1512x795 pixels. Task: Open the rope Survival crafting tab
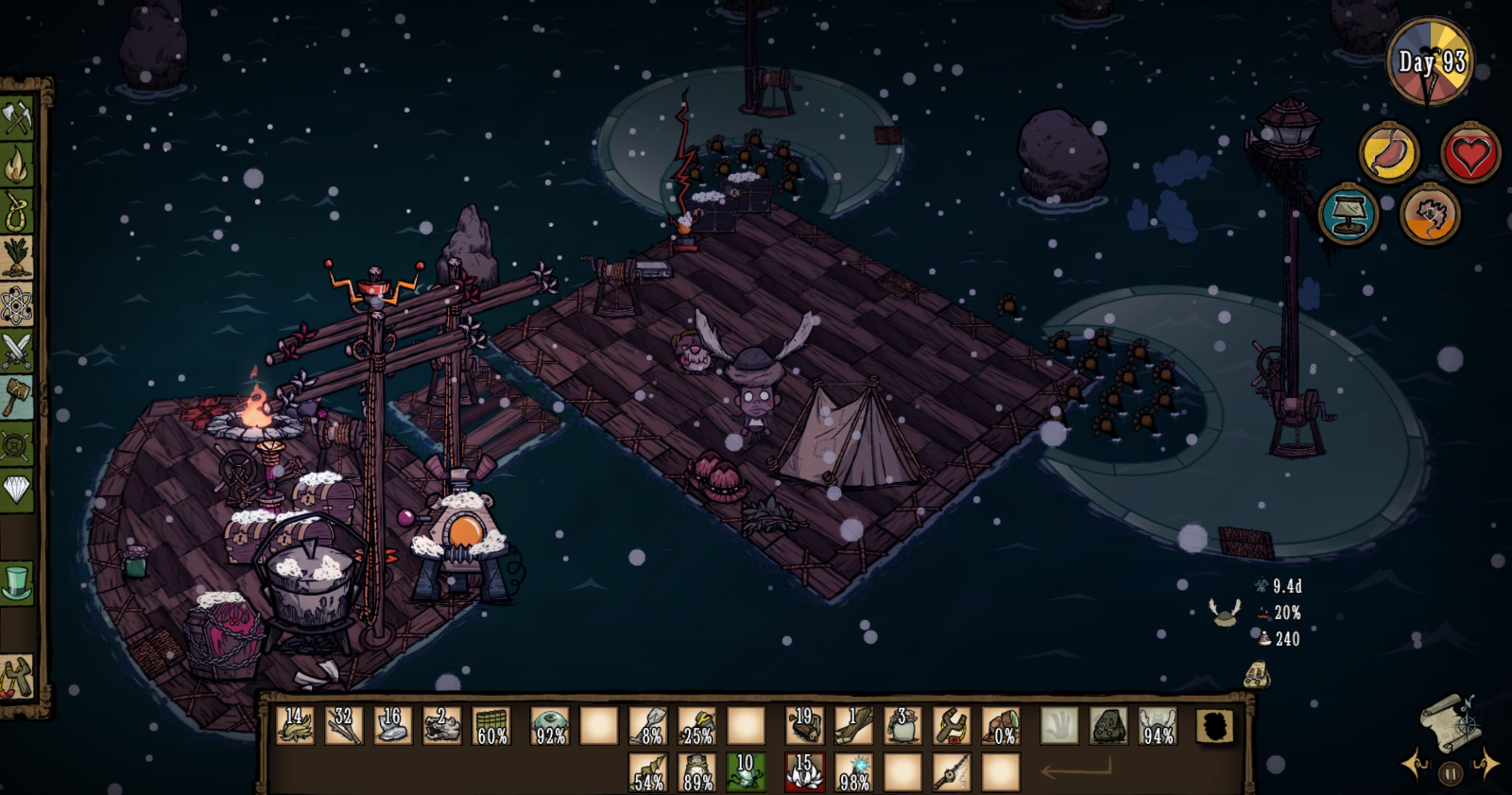coord(17,212)
